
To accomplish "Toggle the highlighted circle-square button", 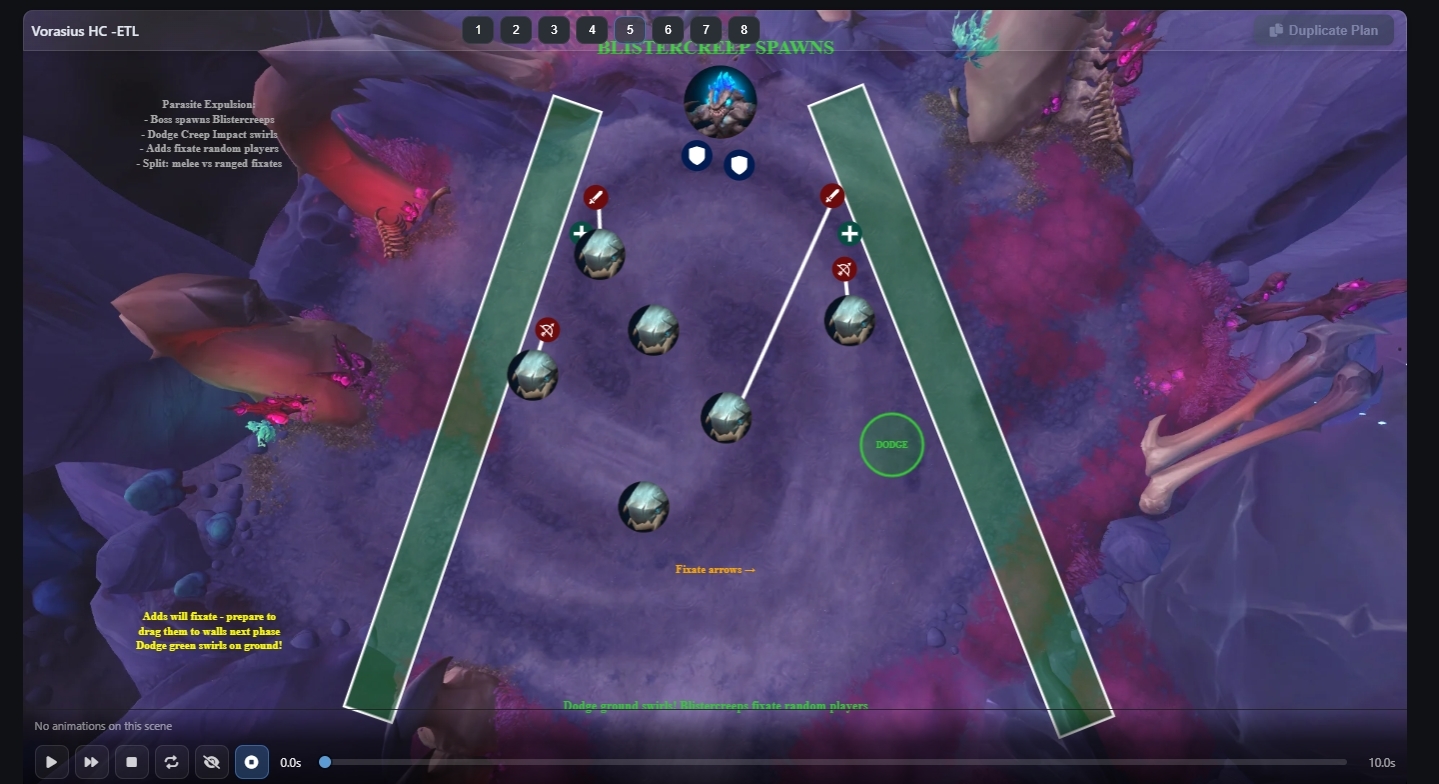I will click(x=252, y=762).
